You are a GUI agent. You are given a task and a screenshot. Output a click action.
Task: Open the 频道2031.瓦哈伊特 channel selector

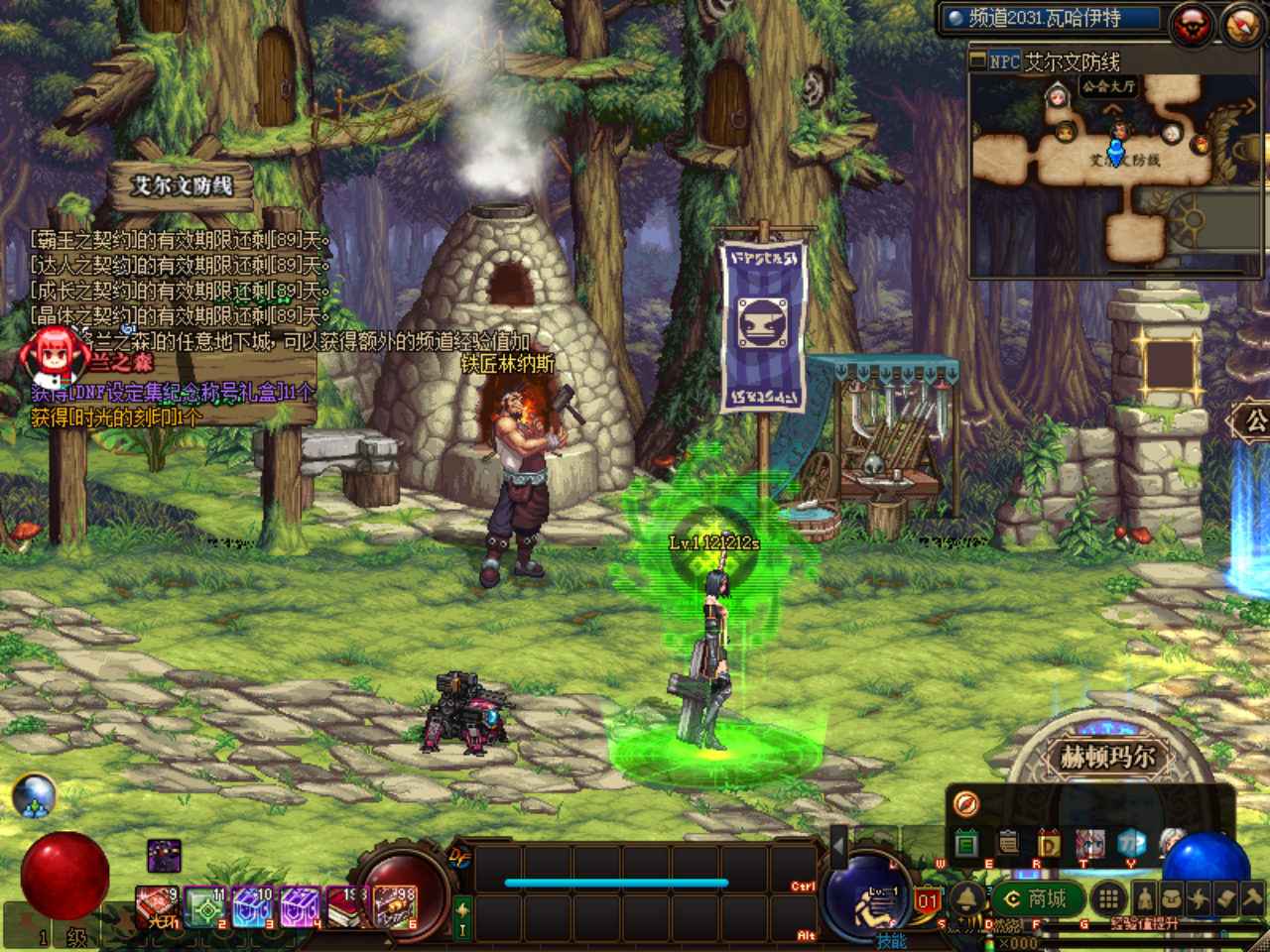pyautogui.click(x=1052, y=16)
